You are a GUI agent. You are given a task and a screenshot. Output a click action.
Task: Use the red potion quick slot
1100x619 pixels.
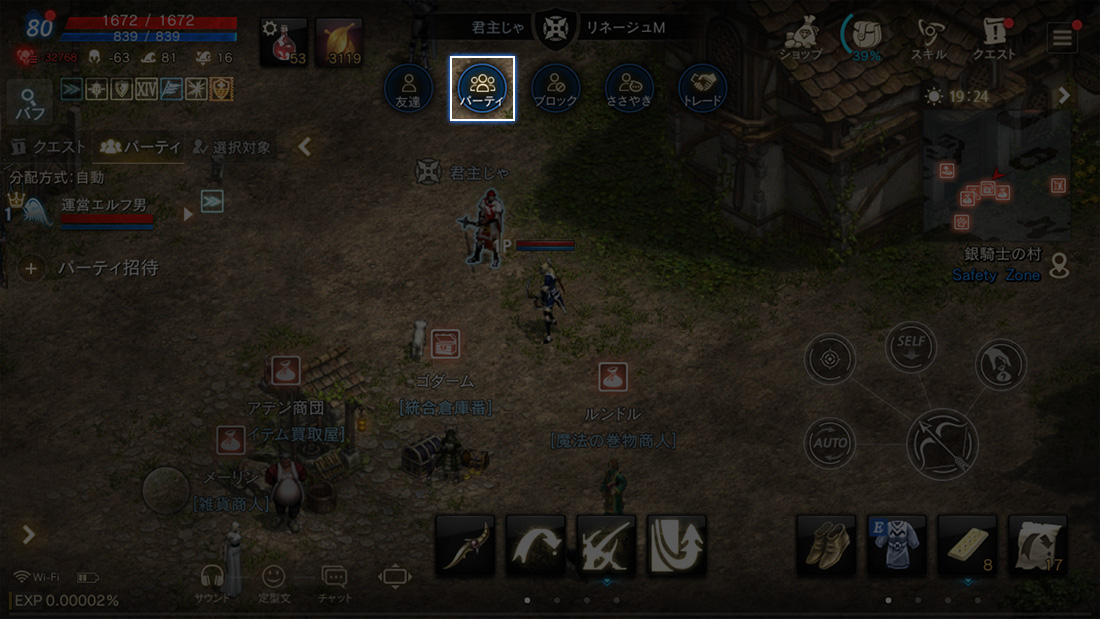(284, 42)
